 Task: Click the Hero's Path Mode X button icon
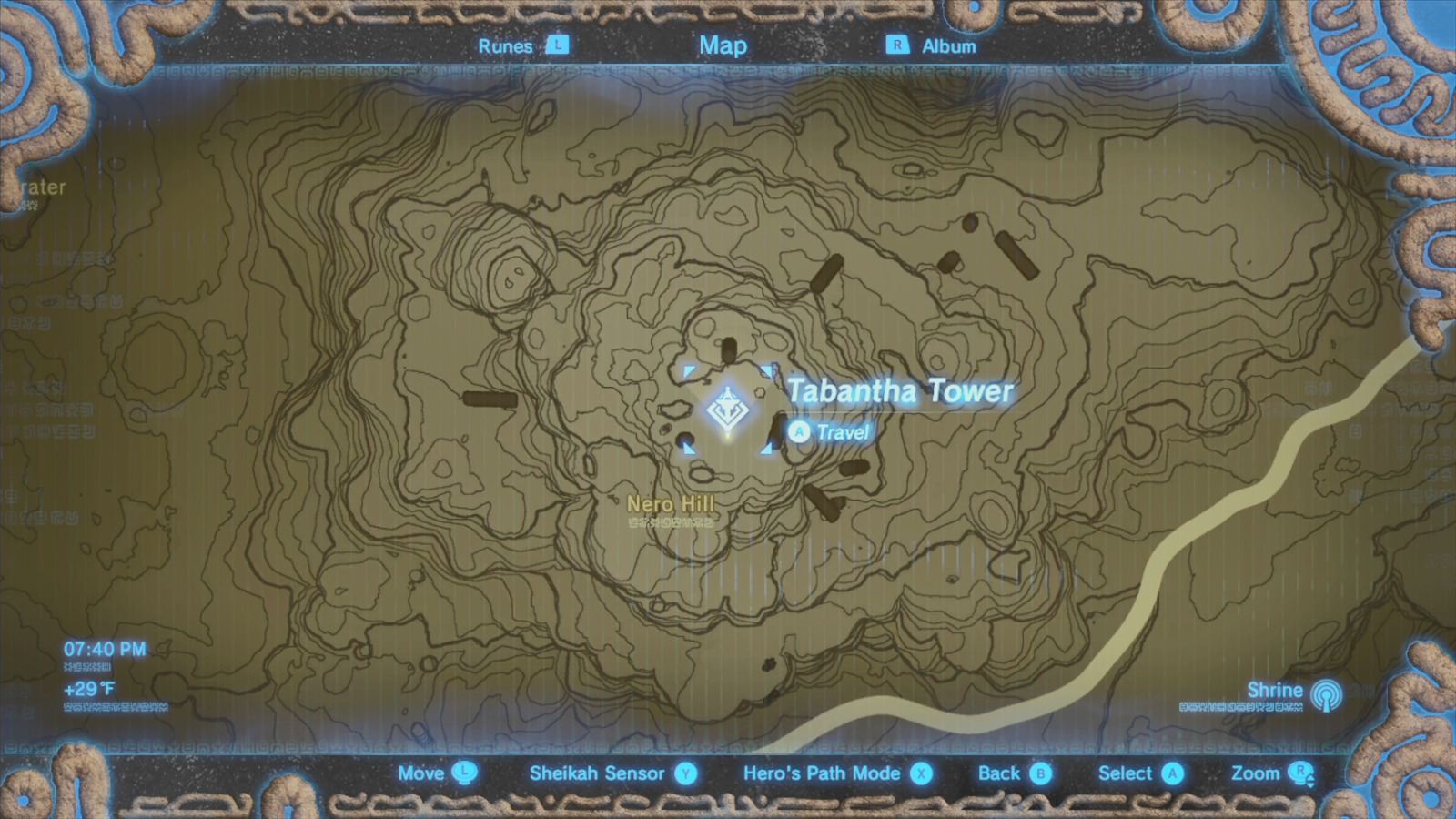pos(922,773)
